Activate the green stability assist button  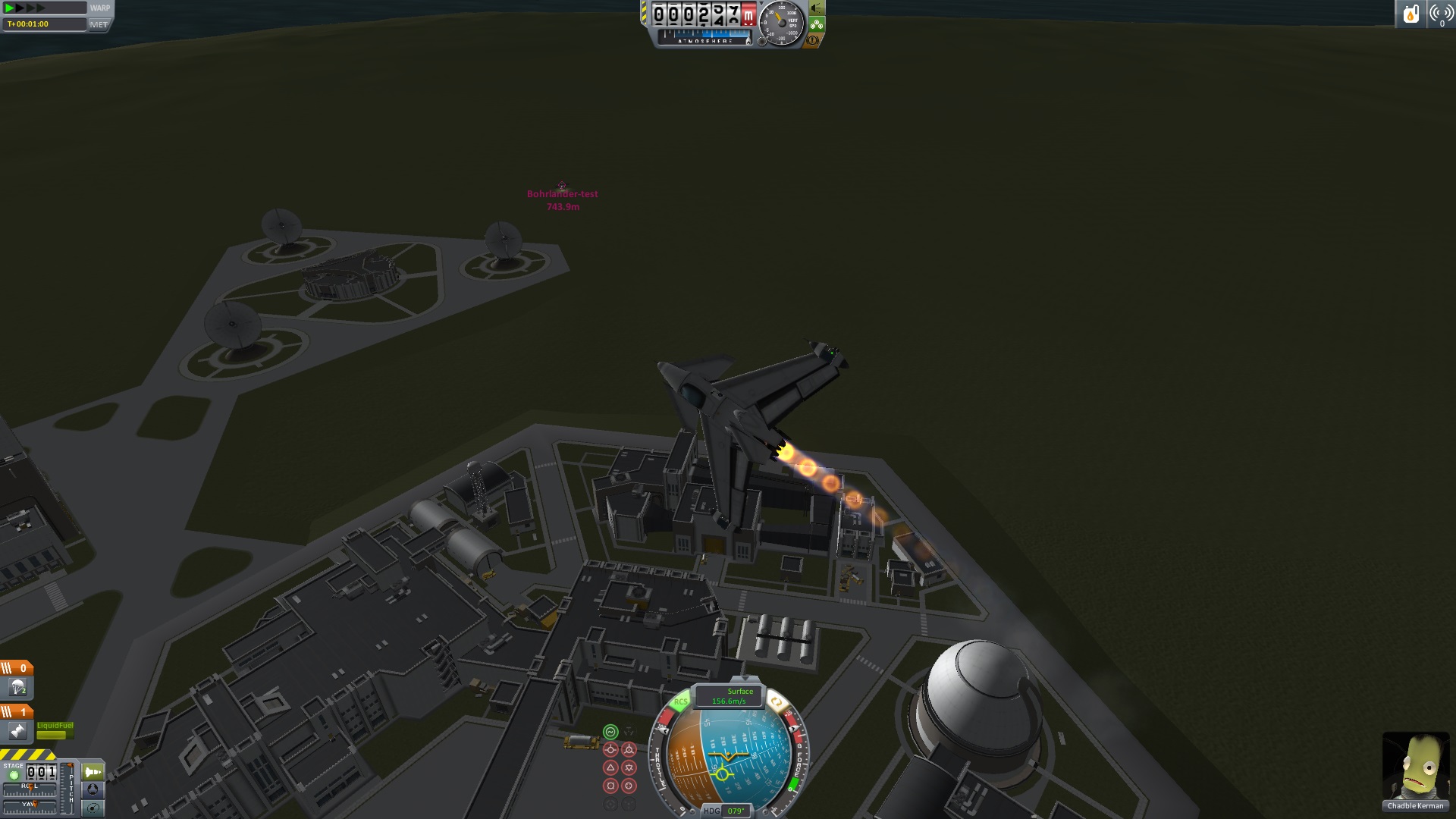click(x=610, y=732)
